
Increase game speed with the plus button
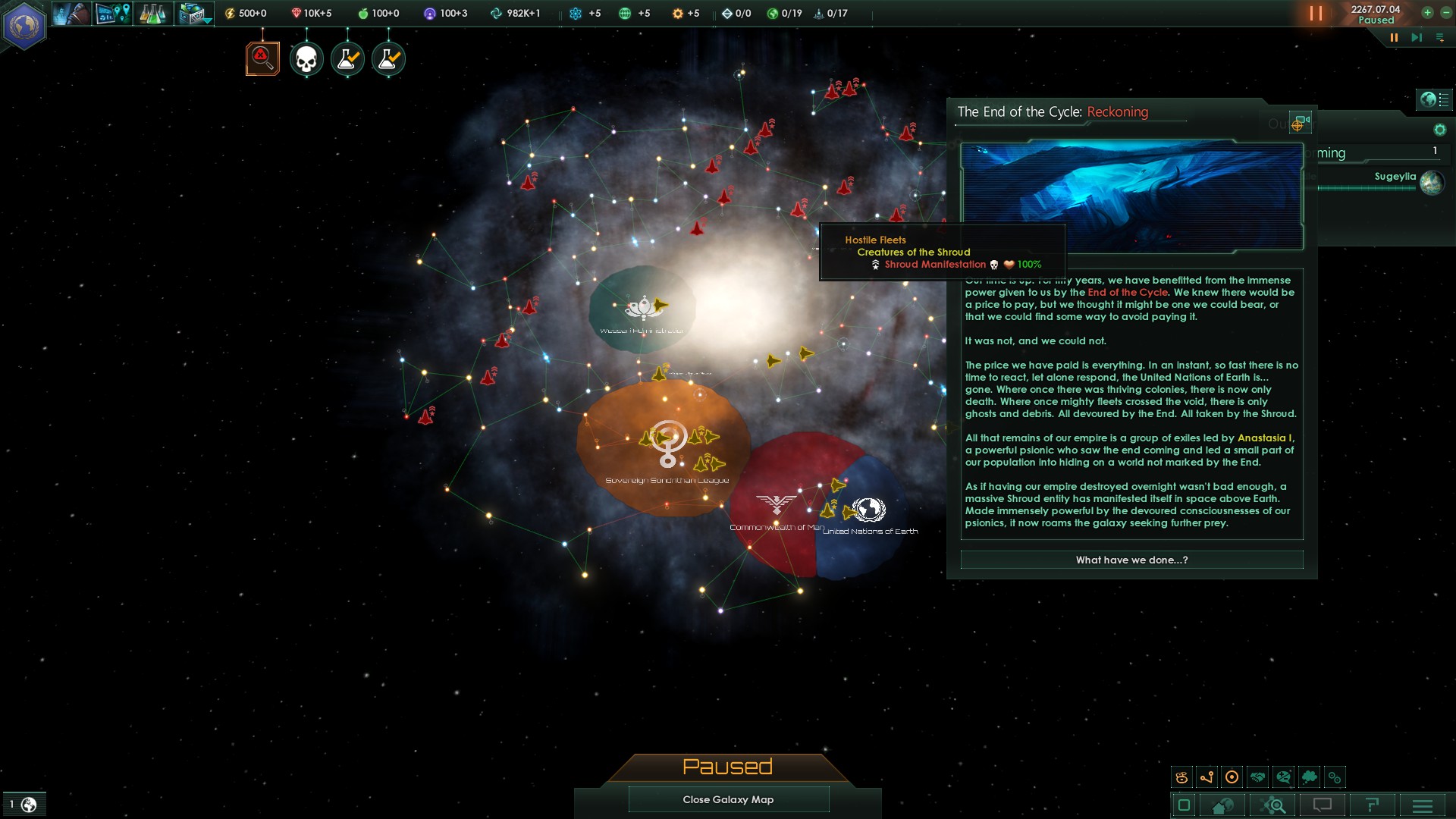click(x=1427, y=12)
